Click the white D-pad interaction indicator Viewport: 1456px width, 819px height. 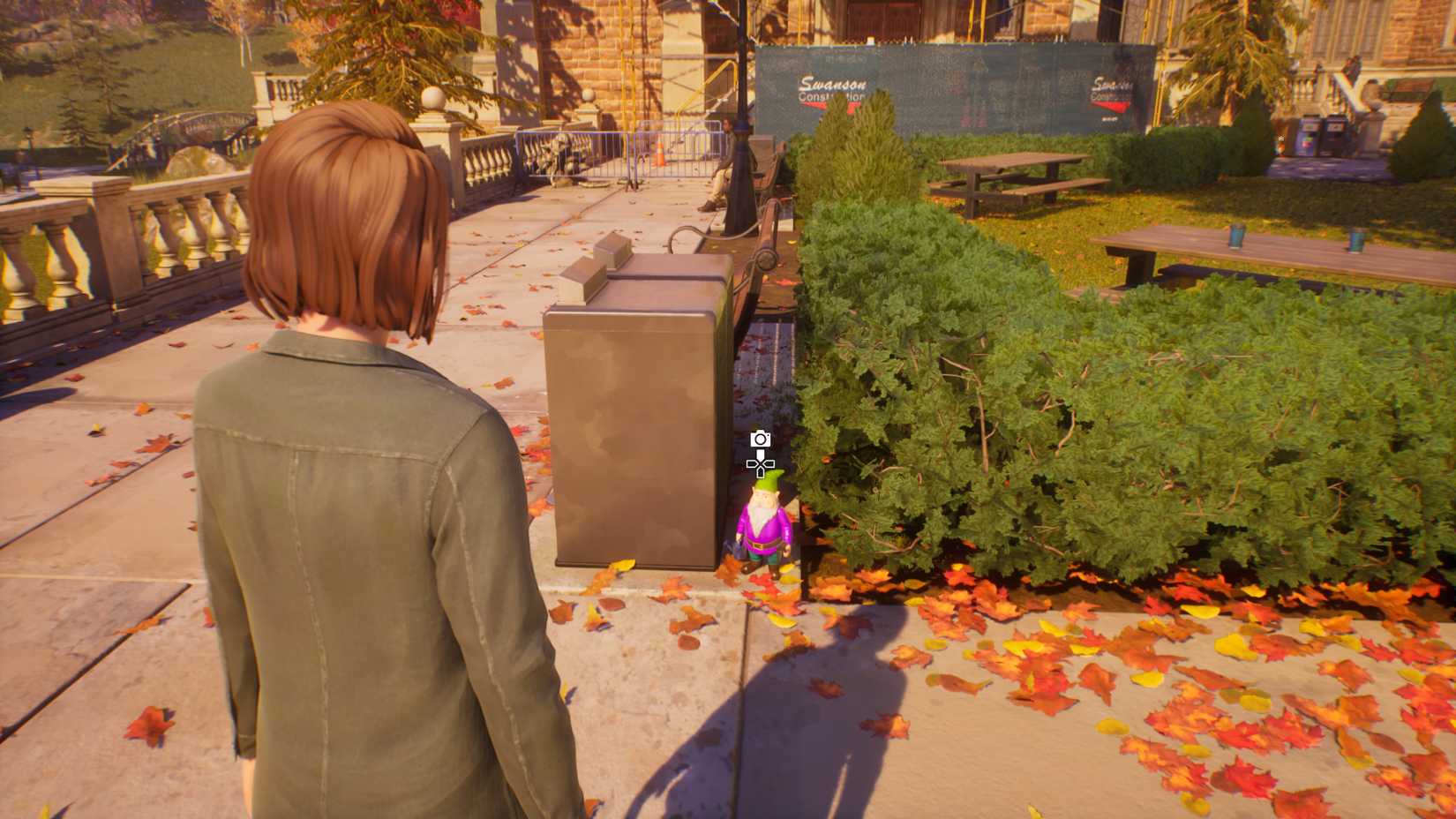tap(760, 463)
